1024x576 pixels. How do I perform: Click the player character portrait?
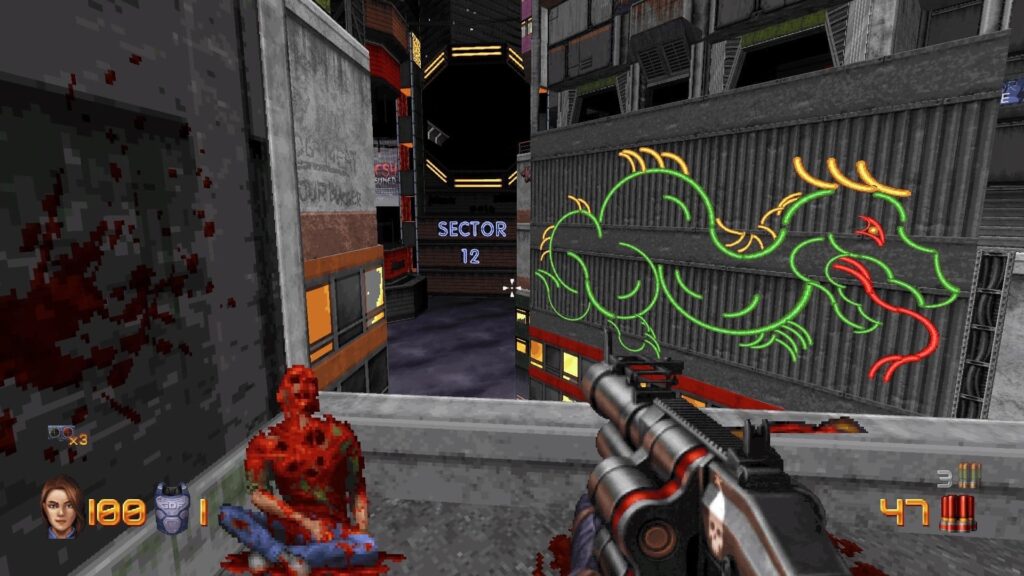click(x=62, y=509)
